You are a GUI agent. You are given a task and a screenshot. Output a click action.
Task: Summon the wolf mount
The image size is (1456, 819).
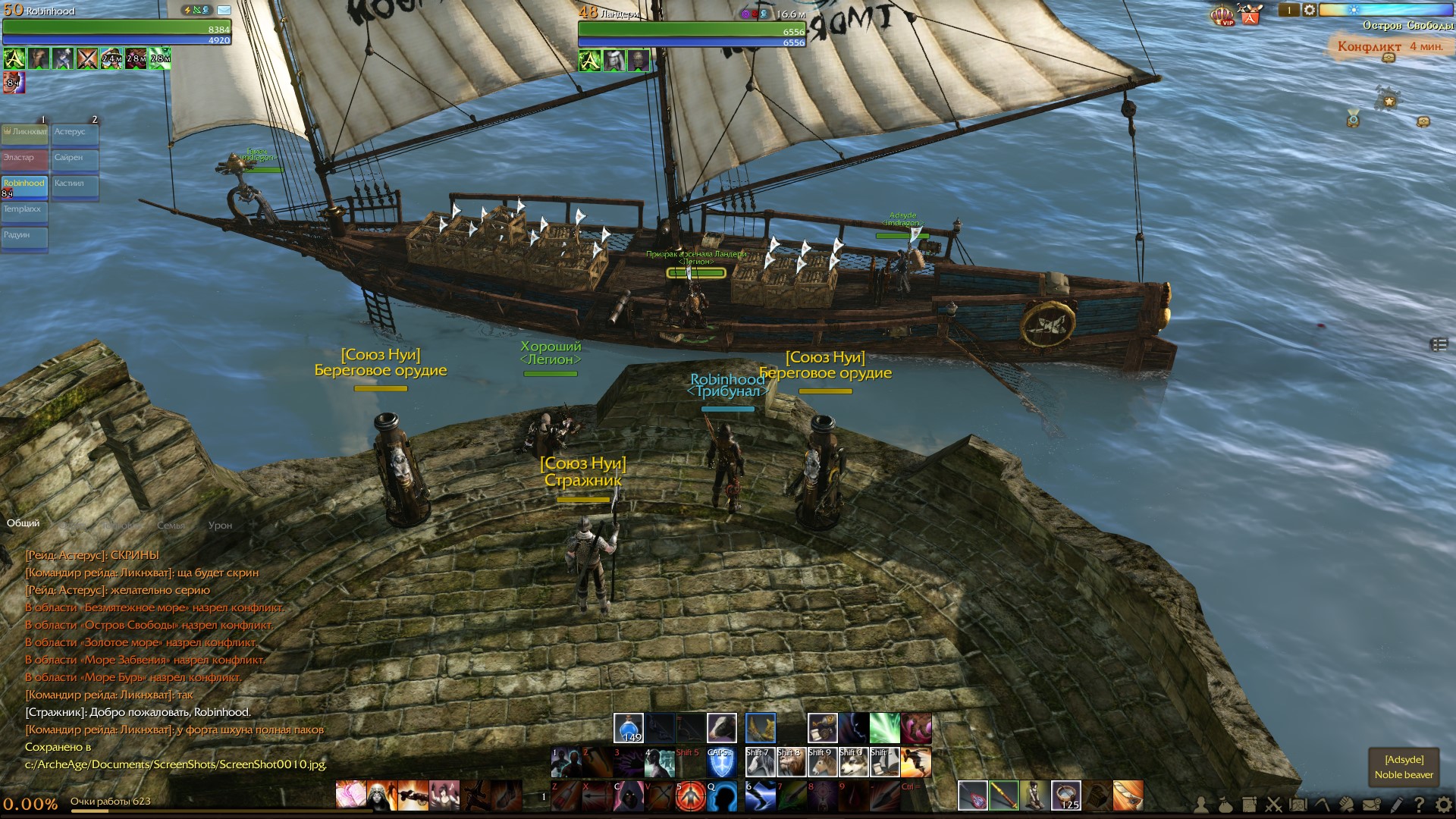click(x=853, y=762)
